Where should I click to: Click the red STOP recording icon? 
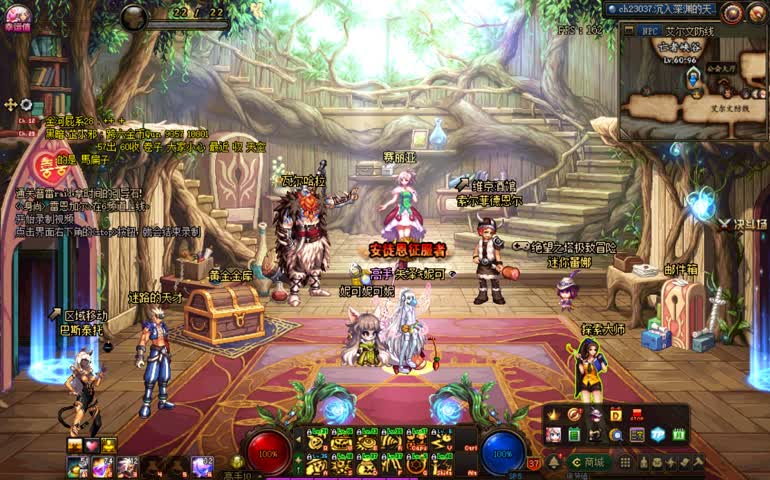(637, 414)
